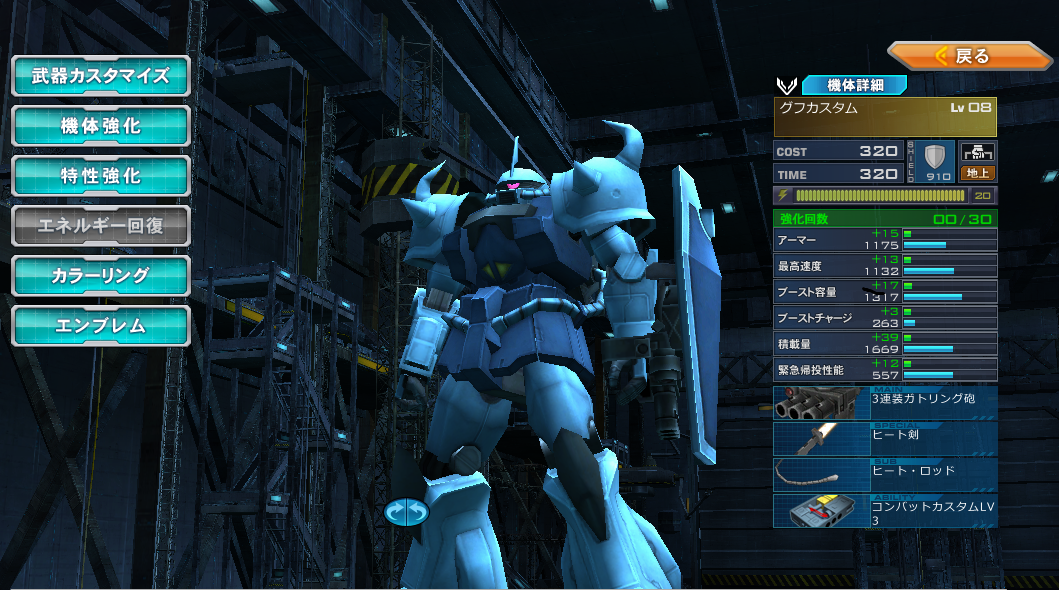
Task: Open the 特性強化 trait upgrade menu
Action: coord(100,176)
